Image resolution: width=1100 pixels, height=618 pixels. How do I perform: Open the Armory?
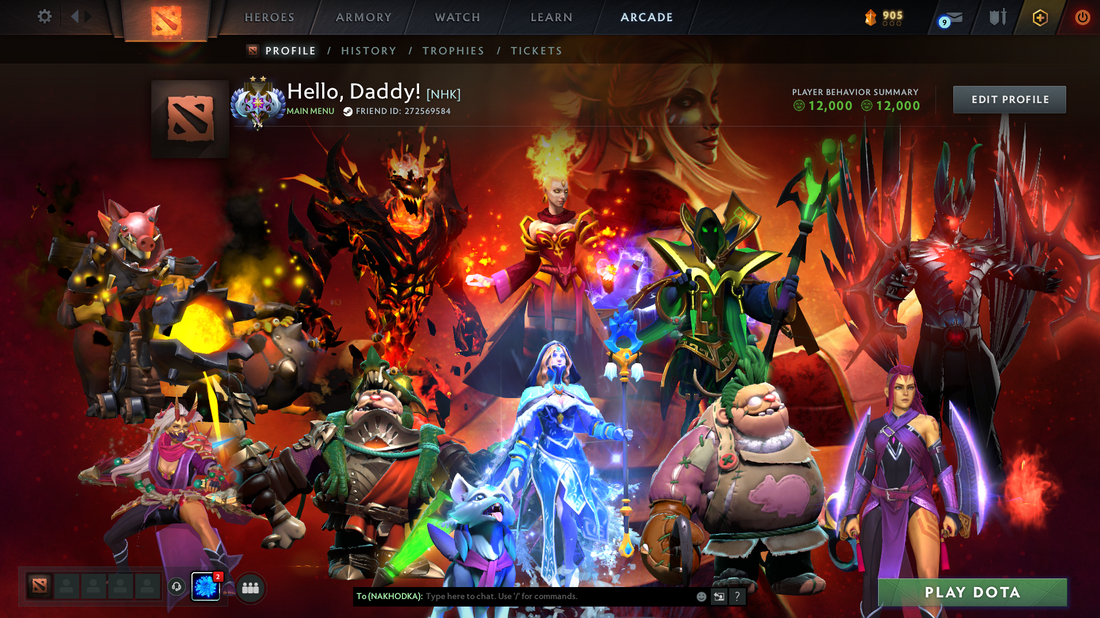[x=364, y=17]
